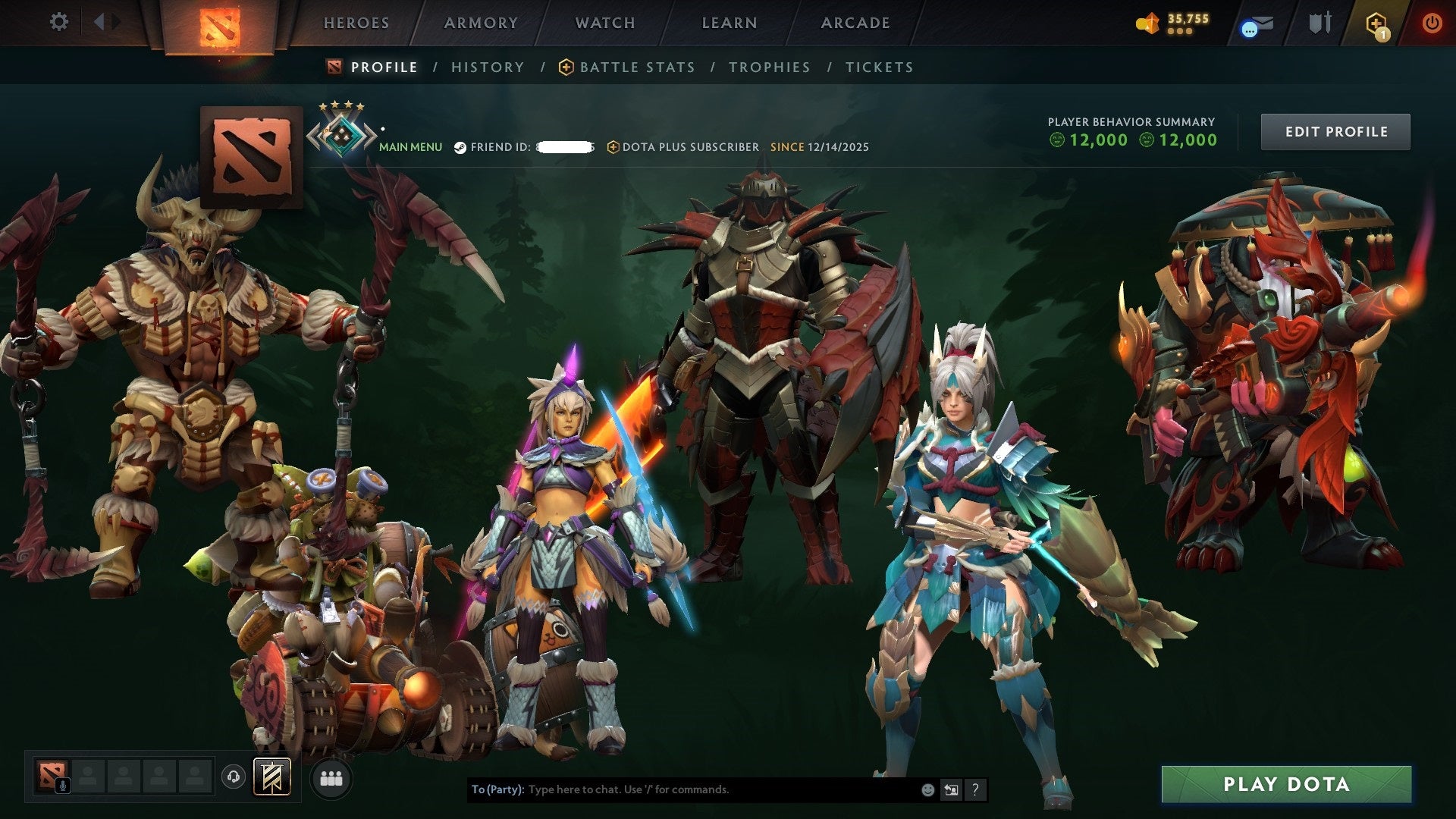Viewport: 1456px width, 819px height.
Task: Open the HEROES menu
Action: (x=356, y=23)
